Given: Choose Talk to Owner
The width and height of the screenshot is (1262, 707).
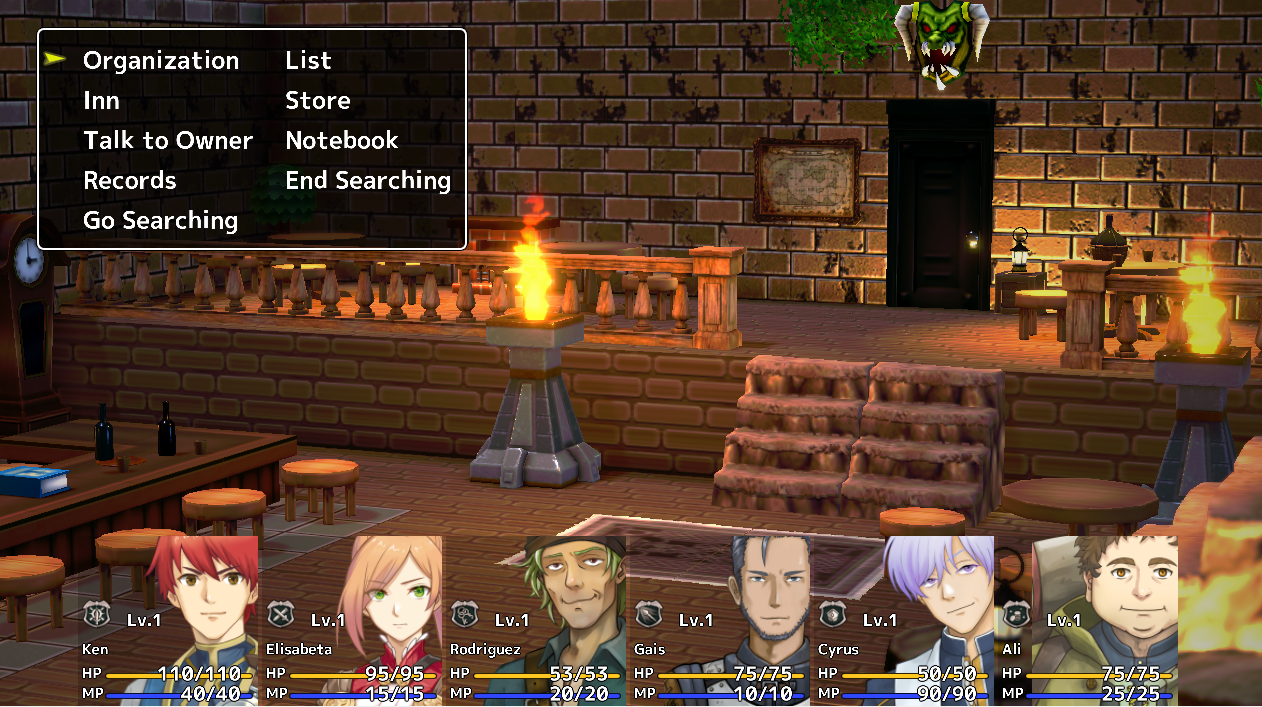Looking at the screenshot, I should (x=168, y=141).
